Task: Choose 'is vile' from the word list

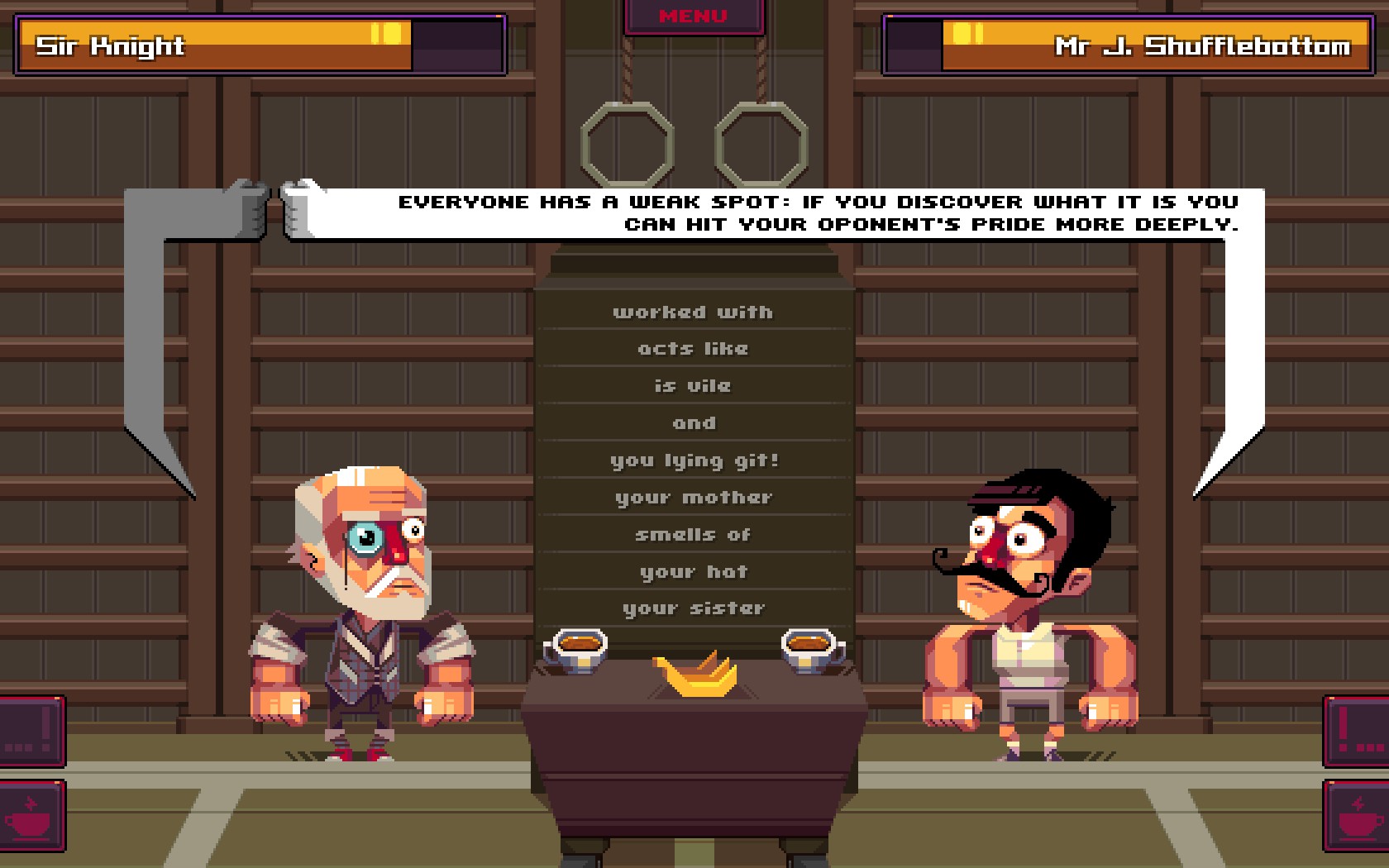Action: click(x=694, y=385)
